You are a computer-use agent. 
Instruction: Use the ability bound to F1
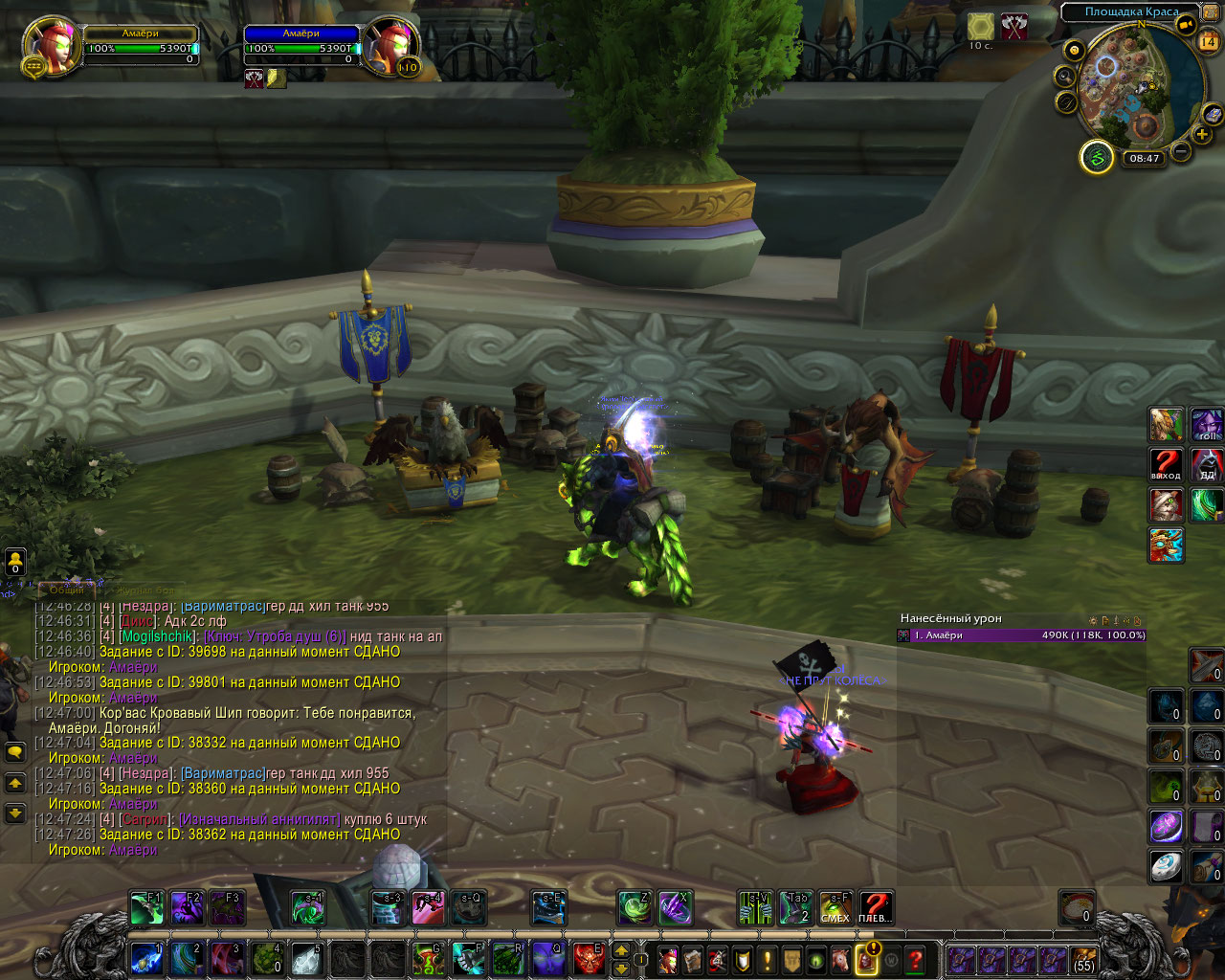pyautogui.click(x=146, y=907)
